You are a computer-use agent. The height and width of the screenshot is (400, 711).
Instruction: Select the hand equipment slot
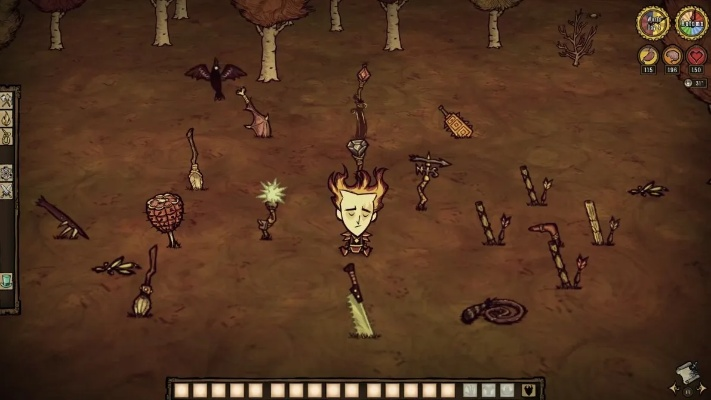(470, 389)
